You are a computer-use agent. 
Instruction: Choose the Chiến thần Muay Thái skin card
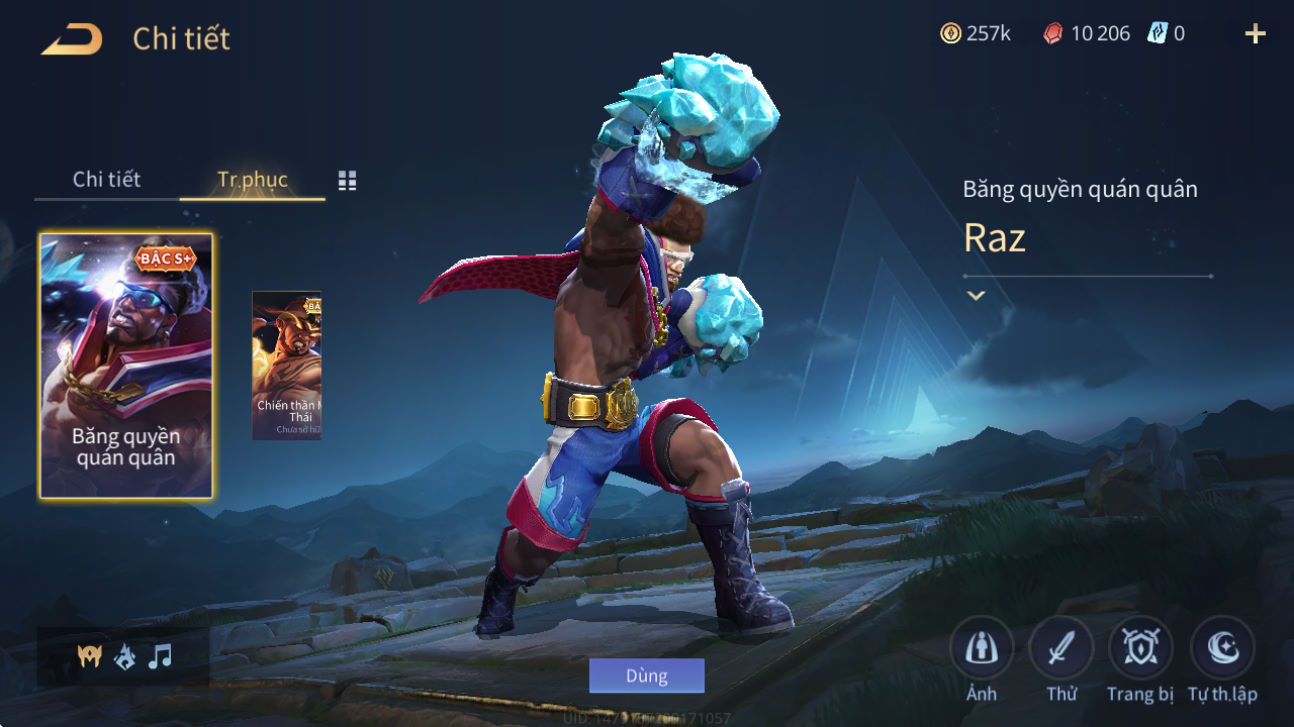pos(287,366)
